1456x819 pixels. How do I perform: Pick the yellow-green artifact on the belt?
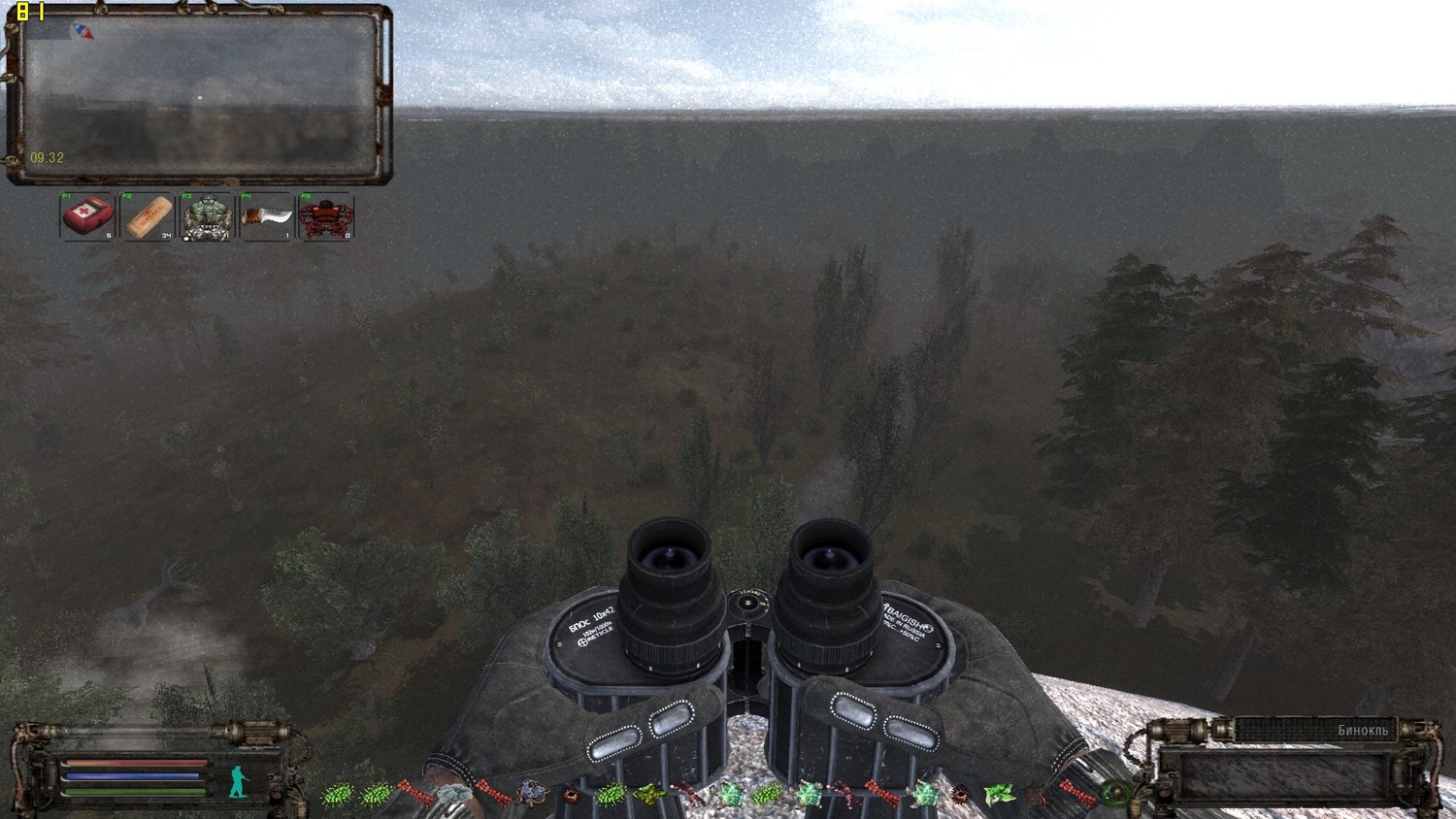[648, 796]
